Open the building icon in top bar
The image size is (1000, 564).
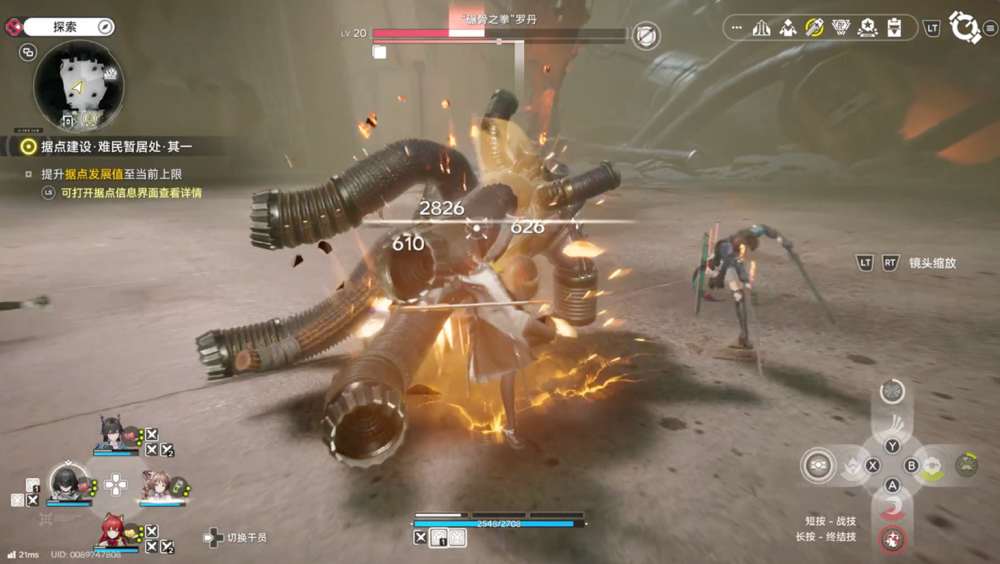(762, 28)
